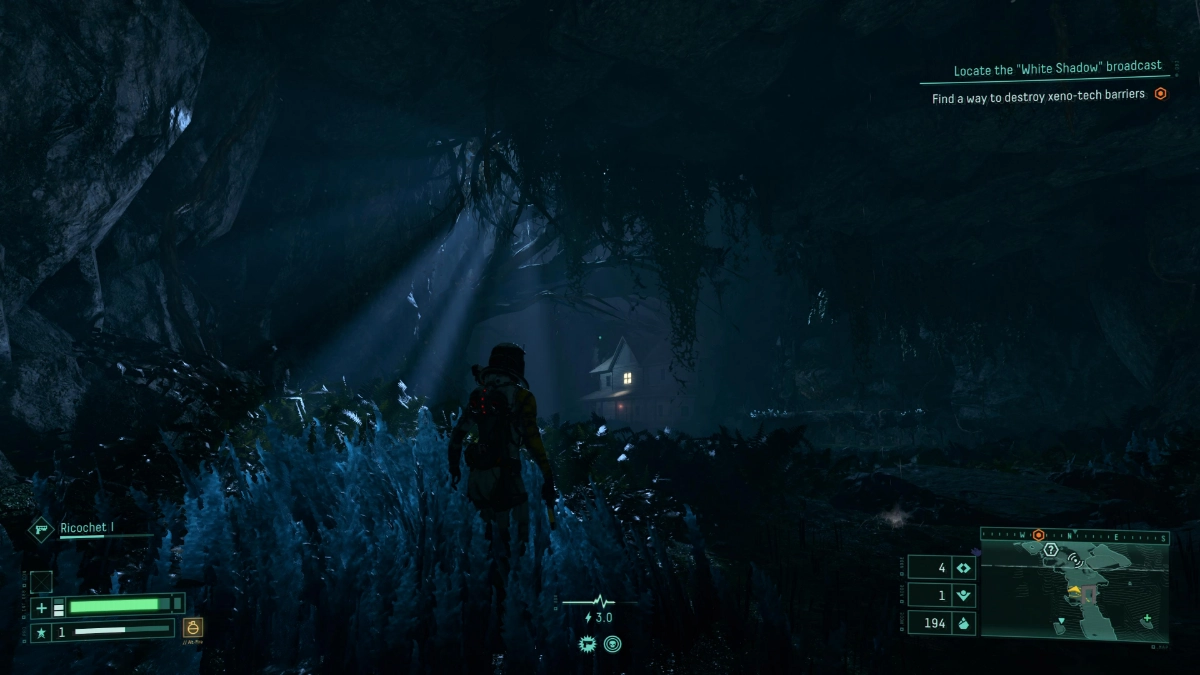Image resolution: width=1200 pixels, height=675 pixels.
Task: Select the green plus marker on minimap
Action: click(1146, 618)
